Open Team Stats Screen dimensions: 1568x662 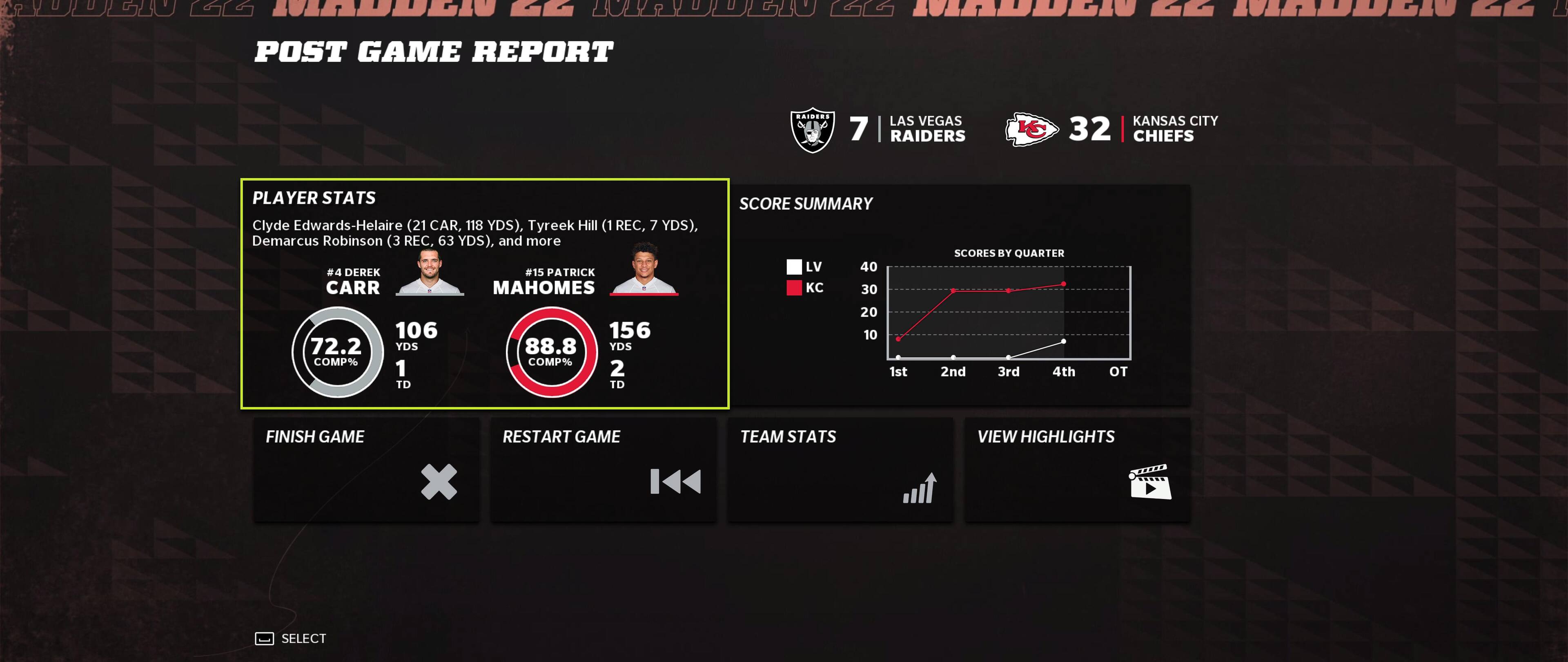(x=840, y=469)
